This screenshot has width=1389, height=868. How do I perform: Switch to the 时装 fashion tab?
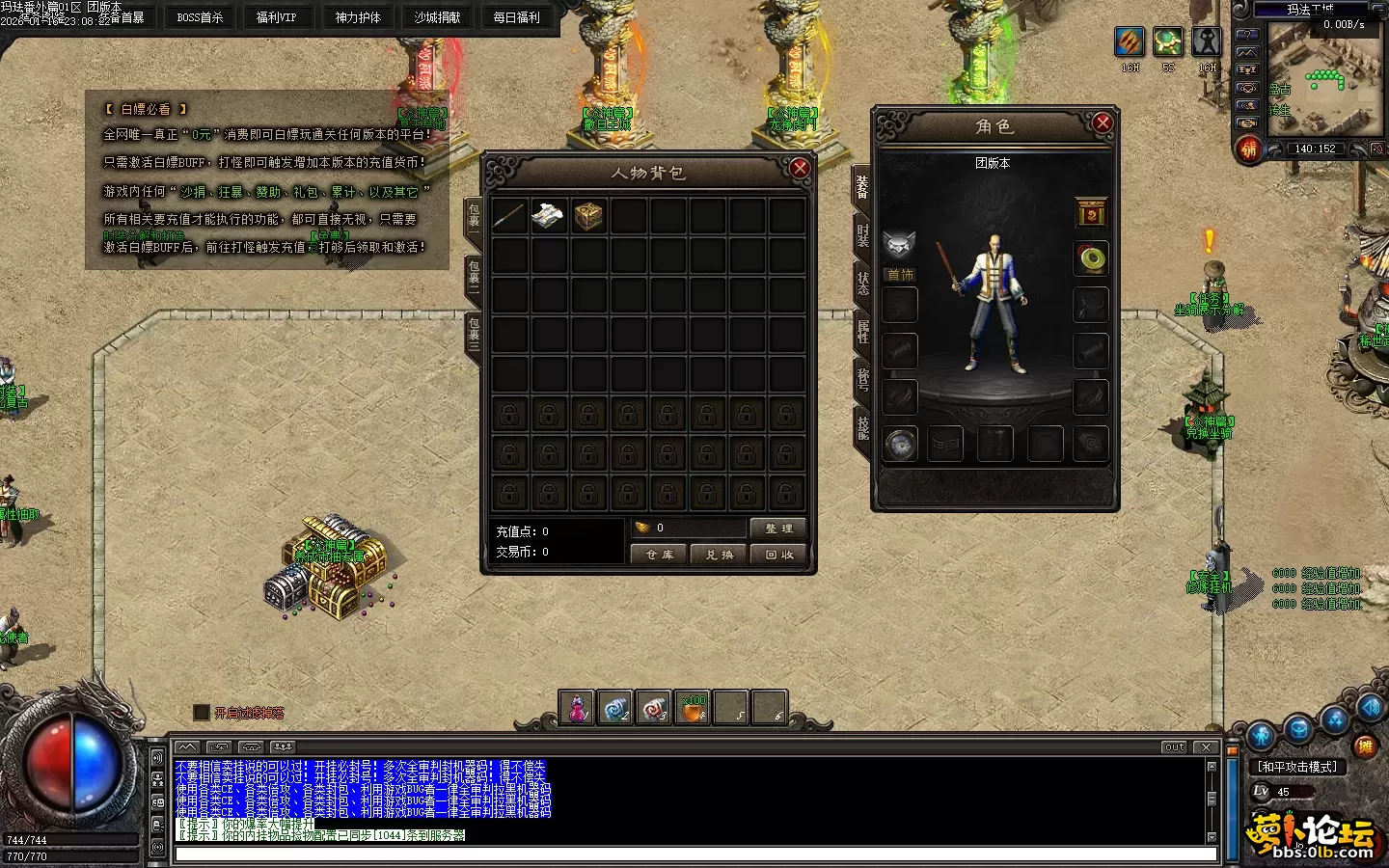point(862,235)
